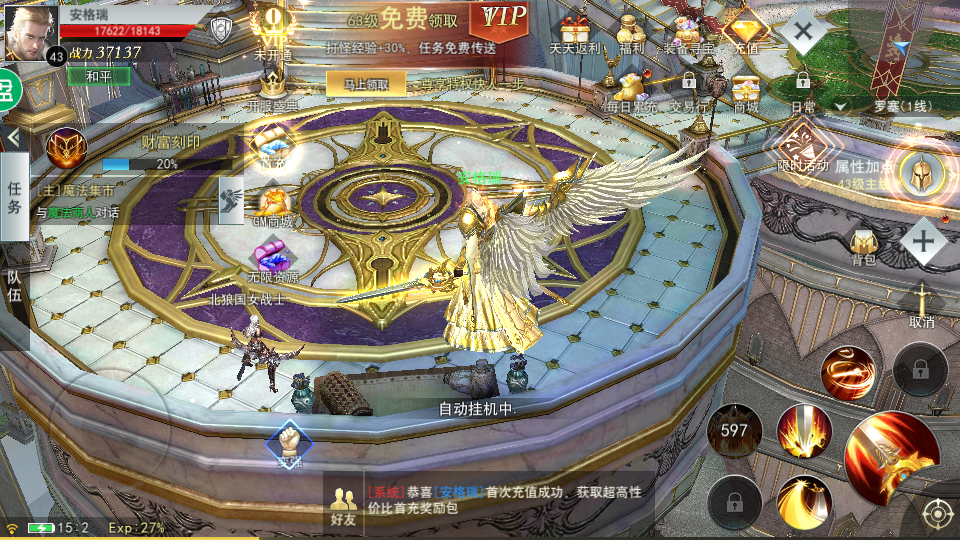Open the 每日累充 daily recharge icon
The width and height of the screenshot is (960, 540).
pyautogui.click(x=631, y=91)
